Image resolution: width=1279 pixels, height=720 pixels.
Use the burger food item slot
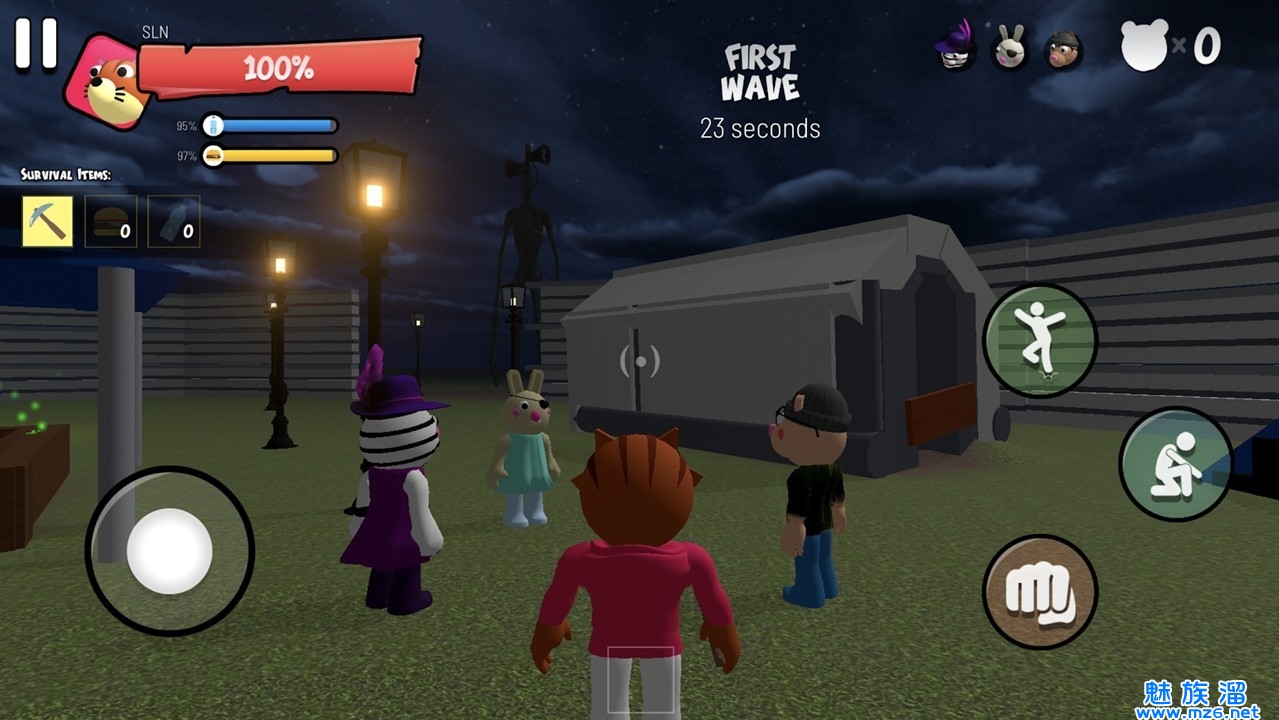point(111,221)
